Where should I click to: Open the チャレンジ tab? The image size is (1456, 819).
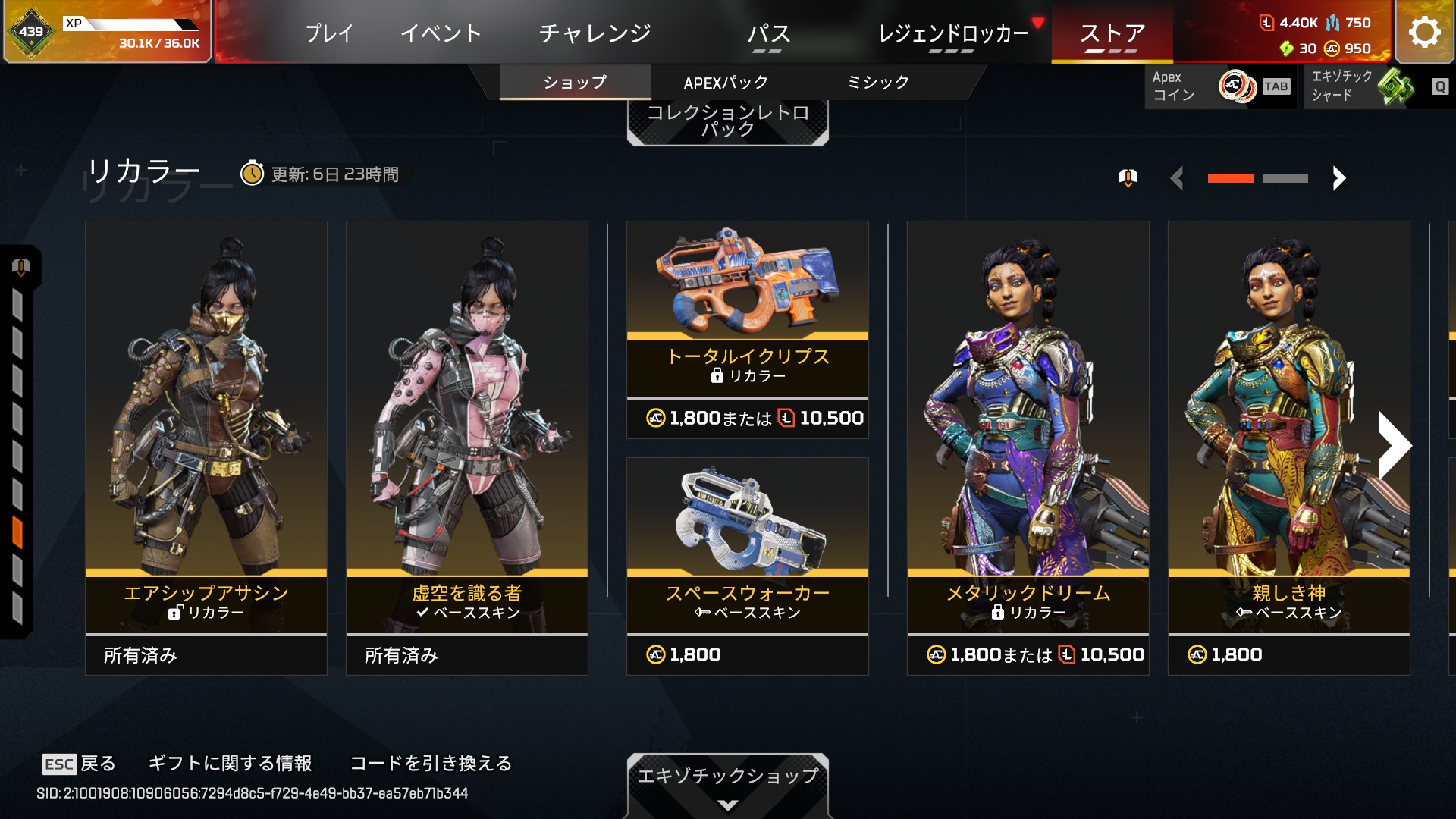coord(595,33)
